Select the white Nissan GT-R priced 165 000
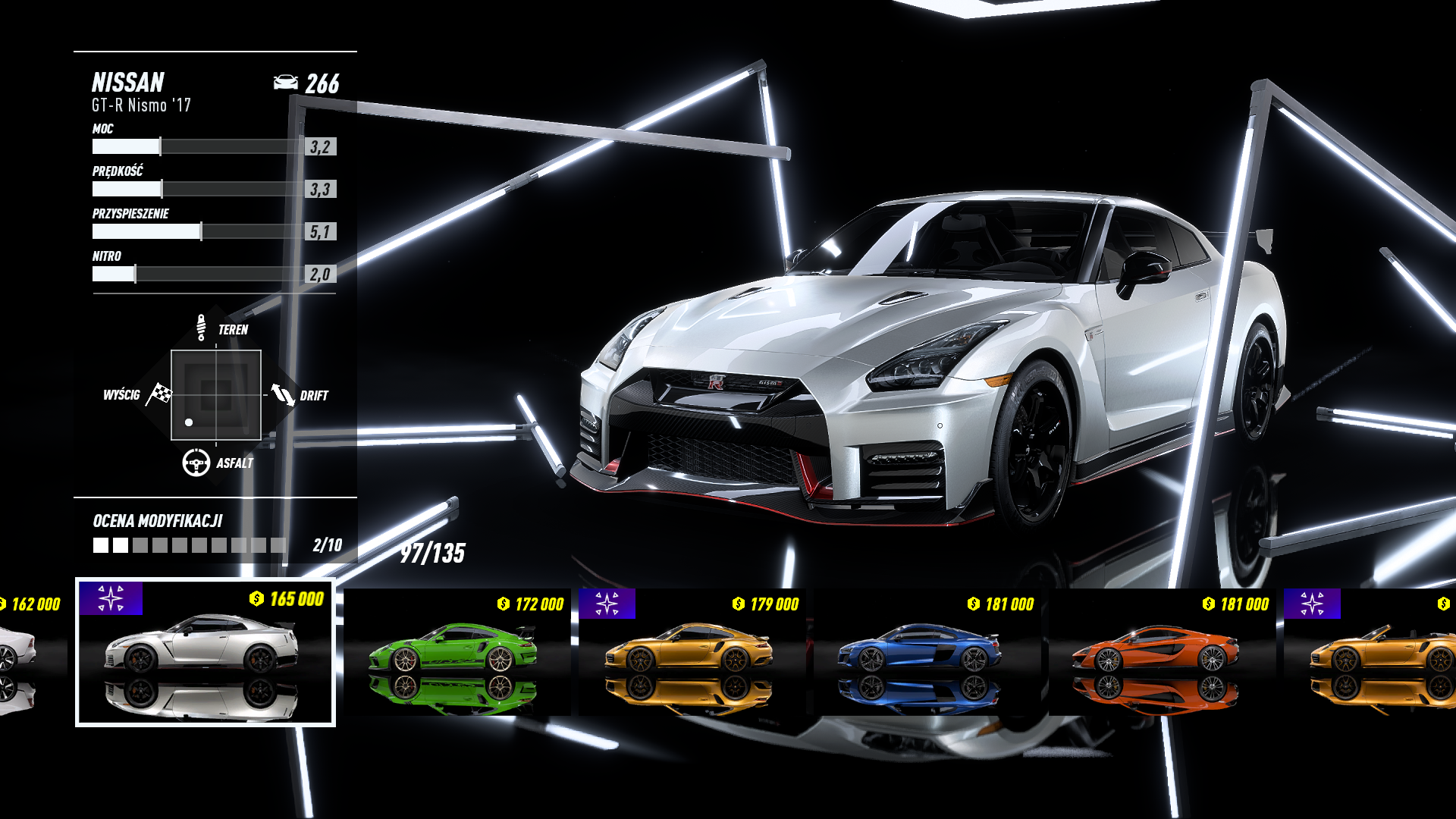 point(205,652)
